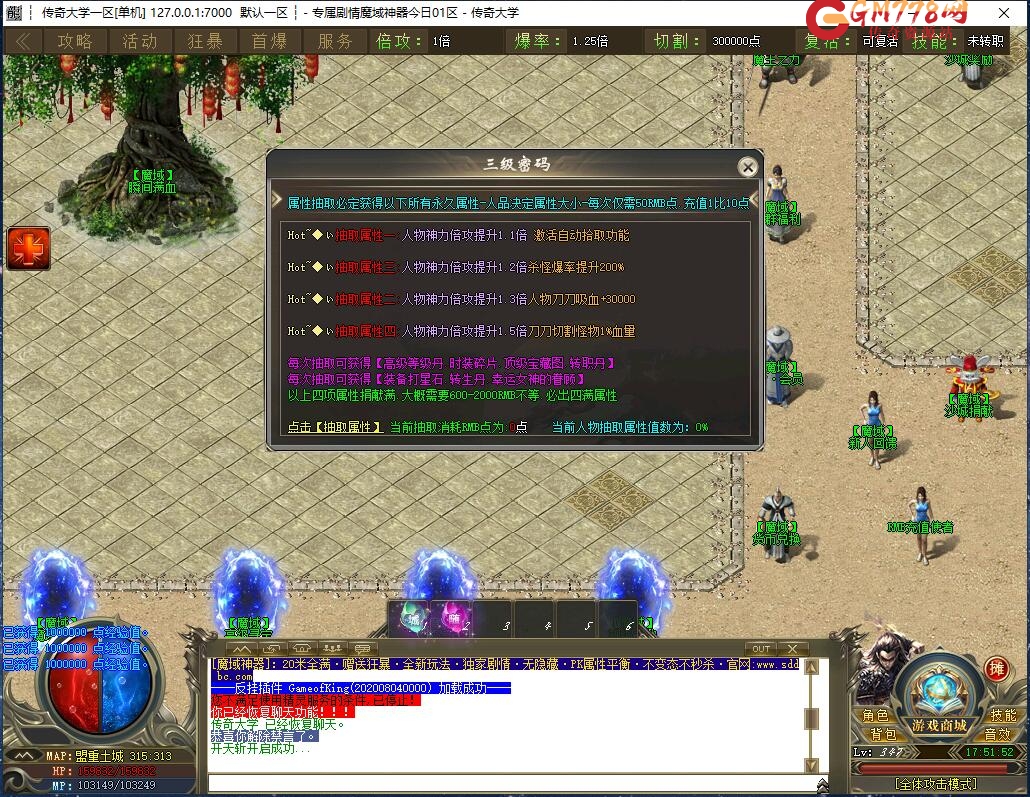Use the pink item in hotbar slot 2
Screen dimensions: 1030x797
(x=452, y=619)
